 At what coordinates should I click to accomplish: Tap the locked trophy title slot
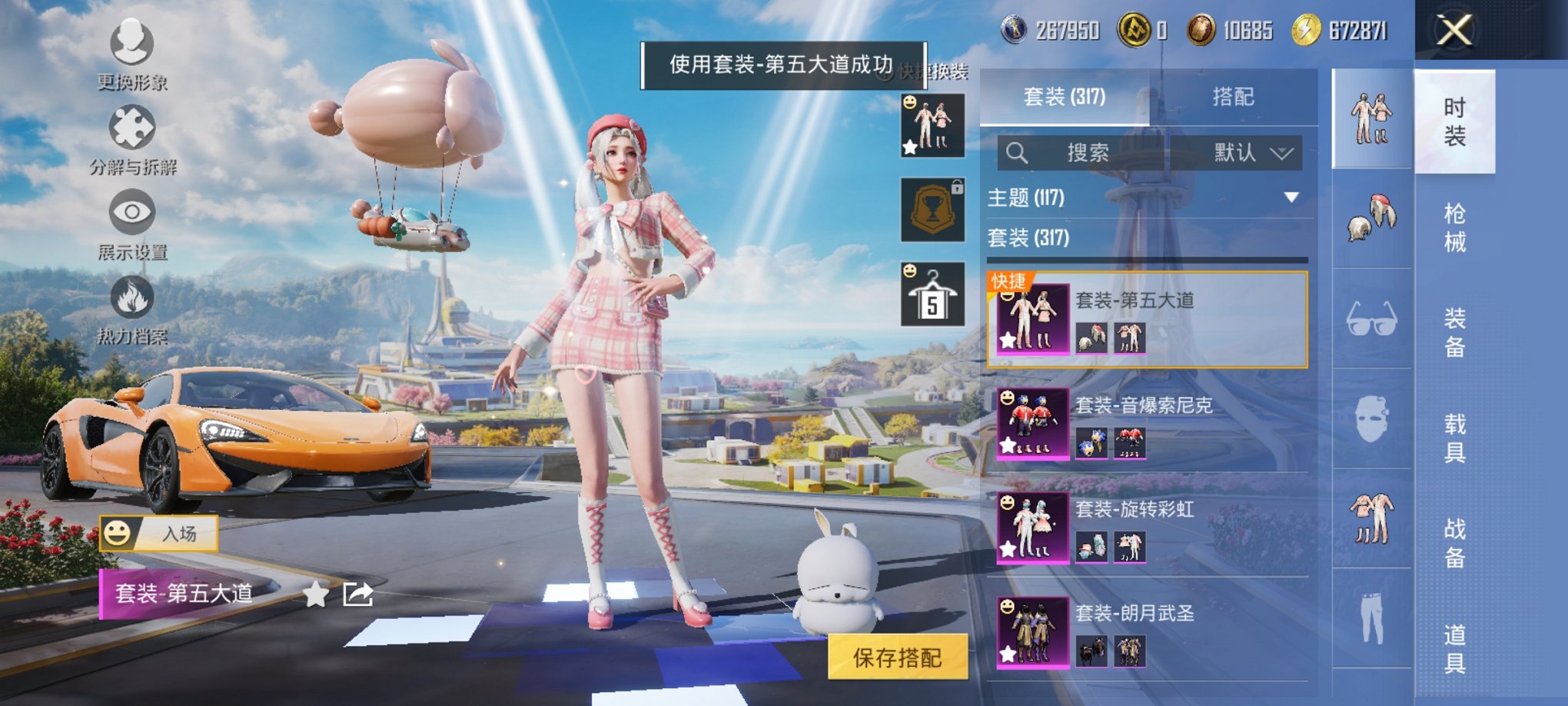coord(931,211)
